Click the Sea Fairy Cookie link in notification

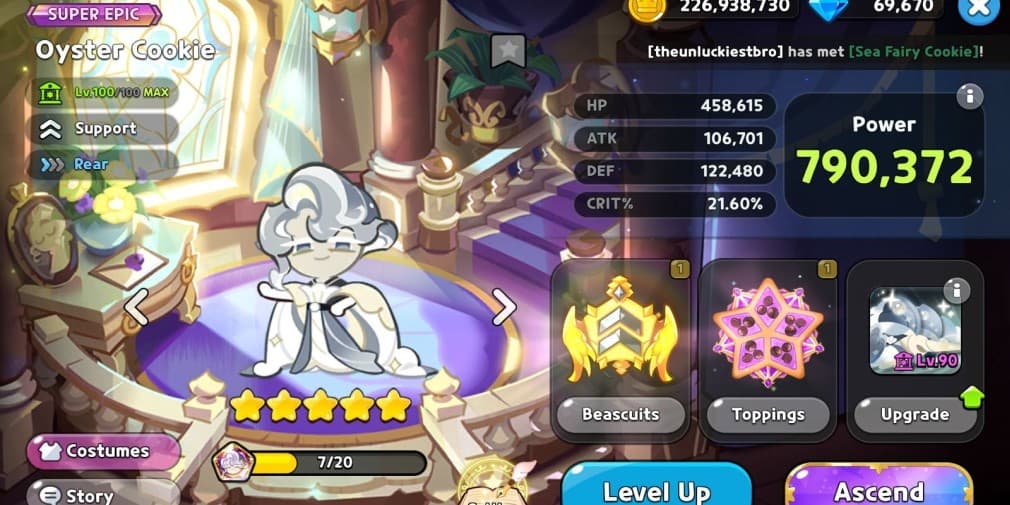click(910, 51)
